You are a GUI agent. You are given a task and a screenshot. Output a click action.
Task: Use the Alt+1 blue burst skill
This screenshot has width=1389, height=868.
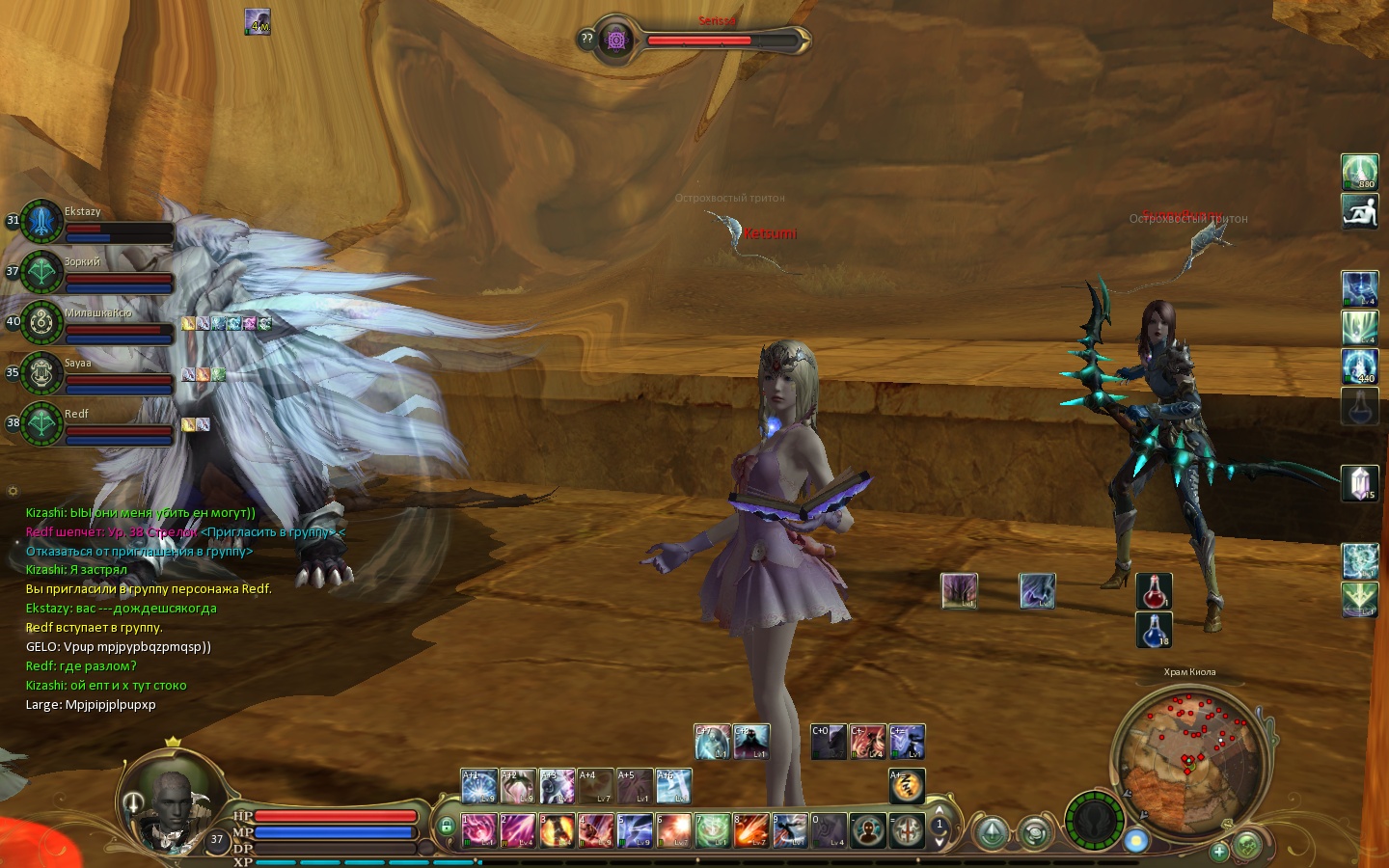pyautogui.click(x=478, y=786)
